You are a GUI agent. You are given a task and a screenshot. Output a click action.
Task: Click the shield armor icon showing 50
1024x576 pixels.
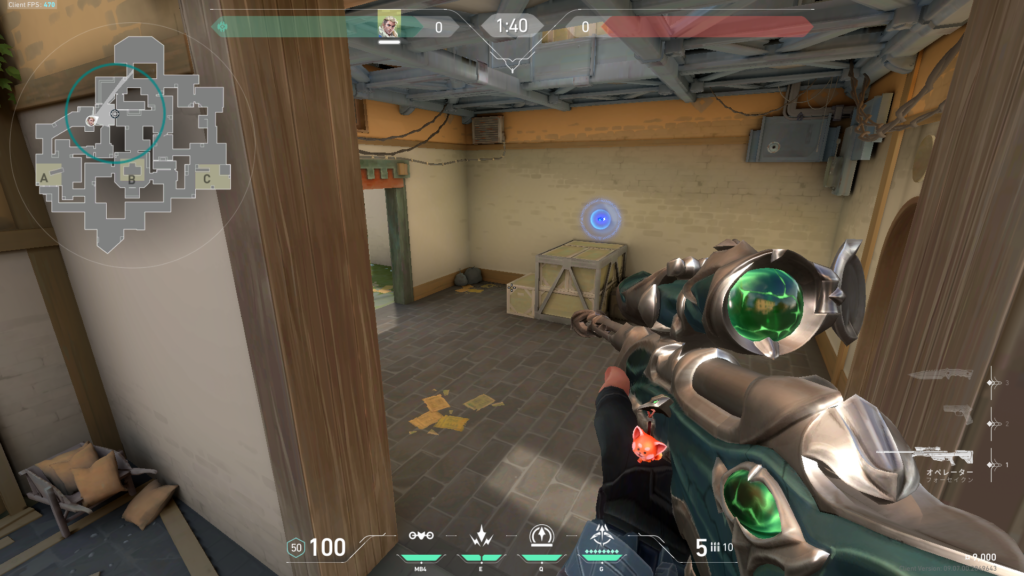tap(295, 547)
